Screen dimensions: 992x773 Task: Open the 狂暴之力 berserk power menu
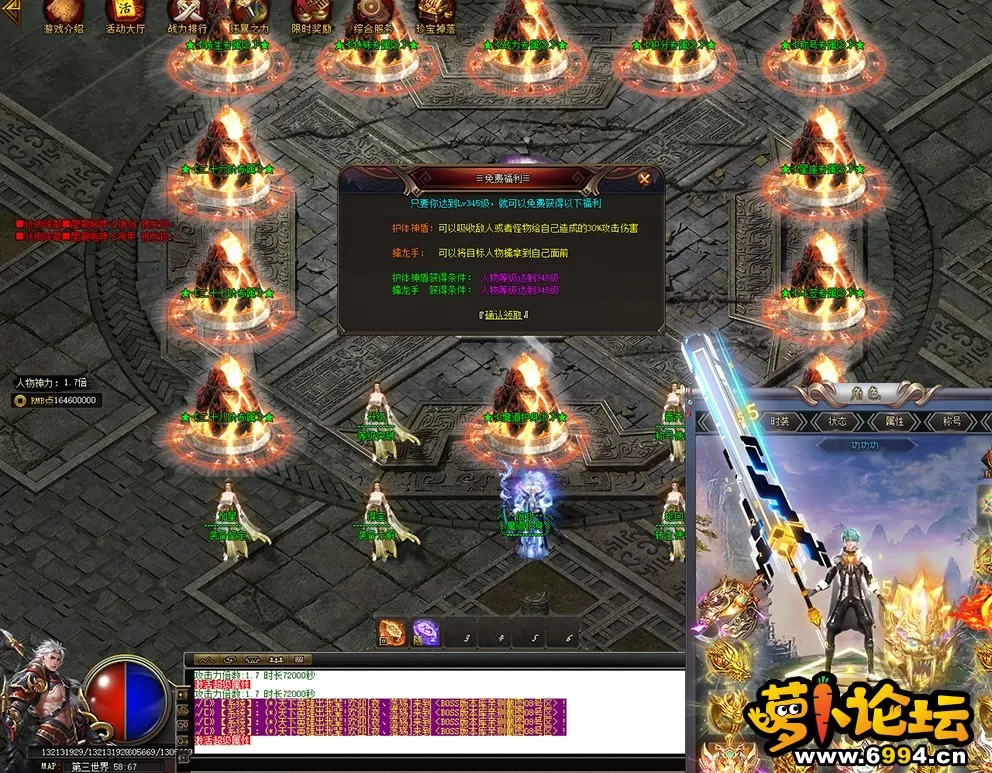tap(250, 14)
